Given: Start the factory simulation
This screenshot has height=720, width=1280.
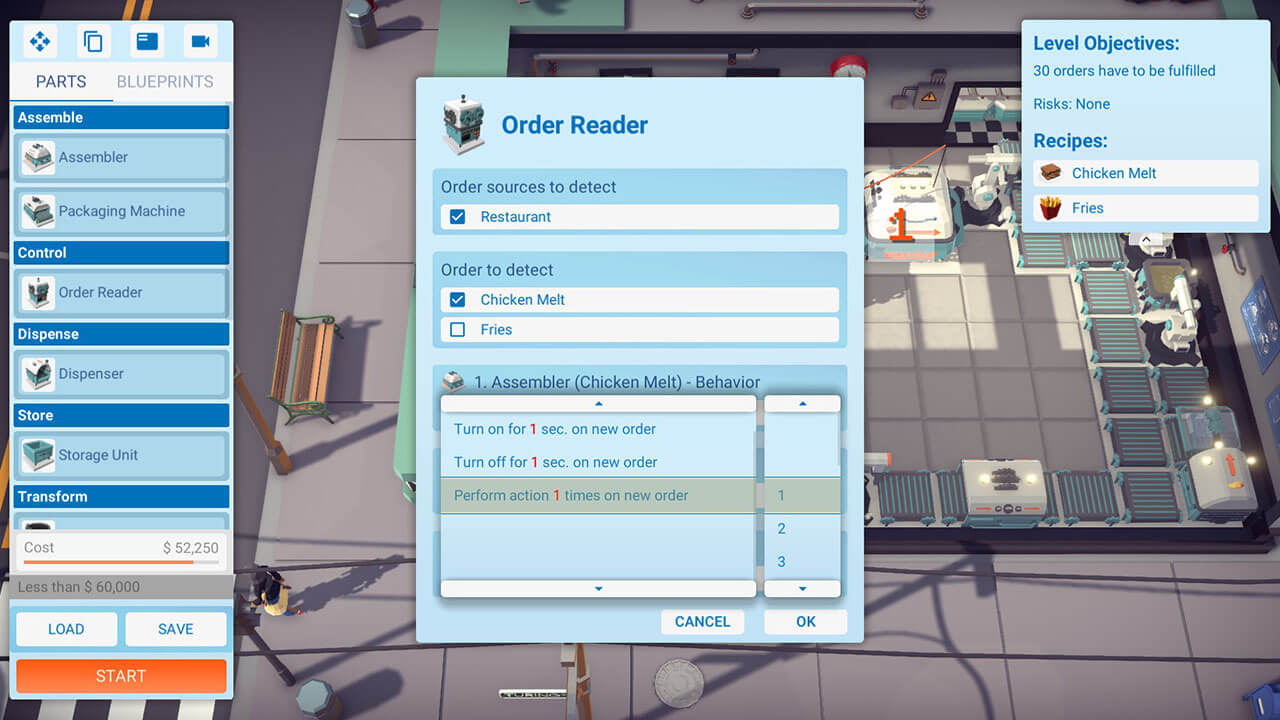Looking at the screenshot, I should (121, 676).
